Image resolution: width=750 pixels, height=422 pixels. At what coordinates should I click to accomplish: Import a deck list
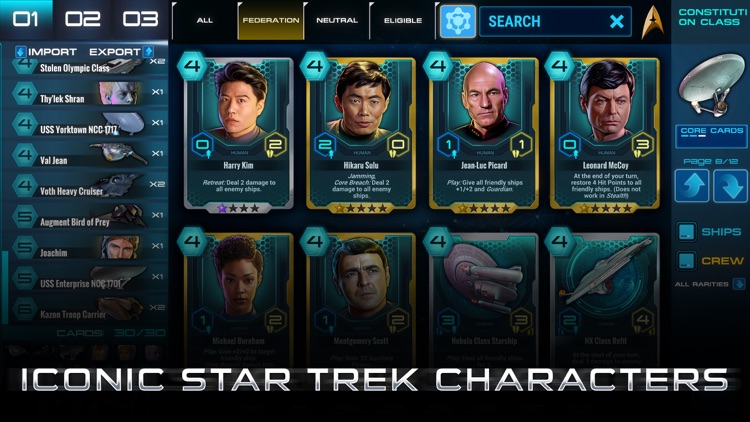[x=47, y=52]
